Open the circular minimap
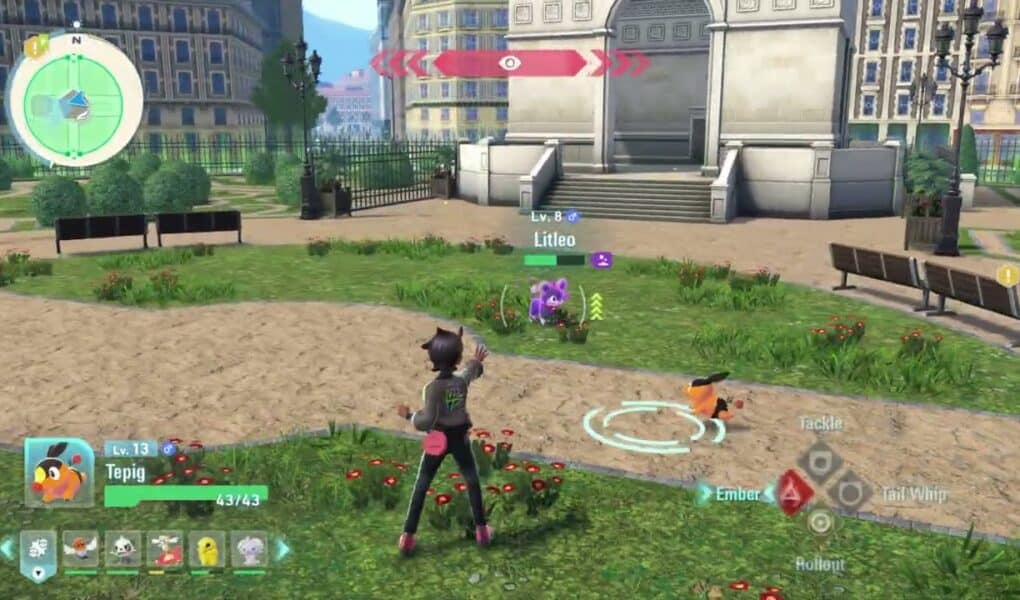 coord(74,100)
